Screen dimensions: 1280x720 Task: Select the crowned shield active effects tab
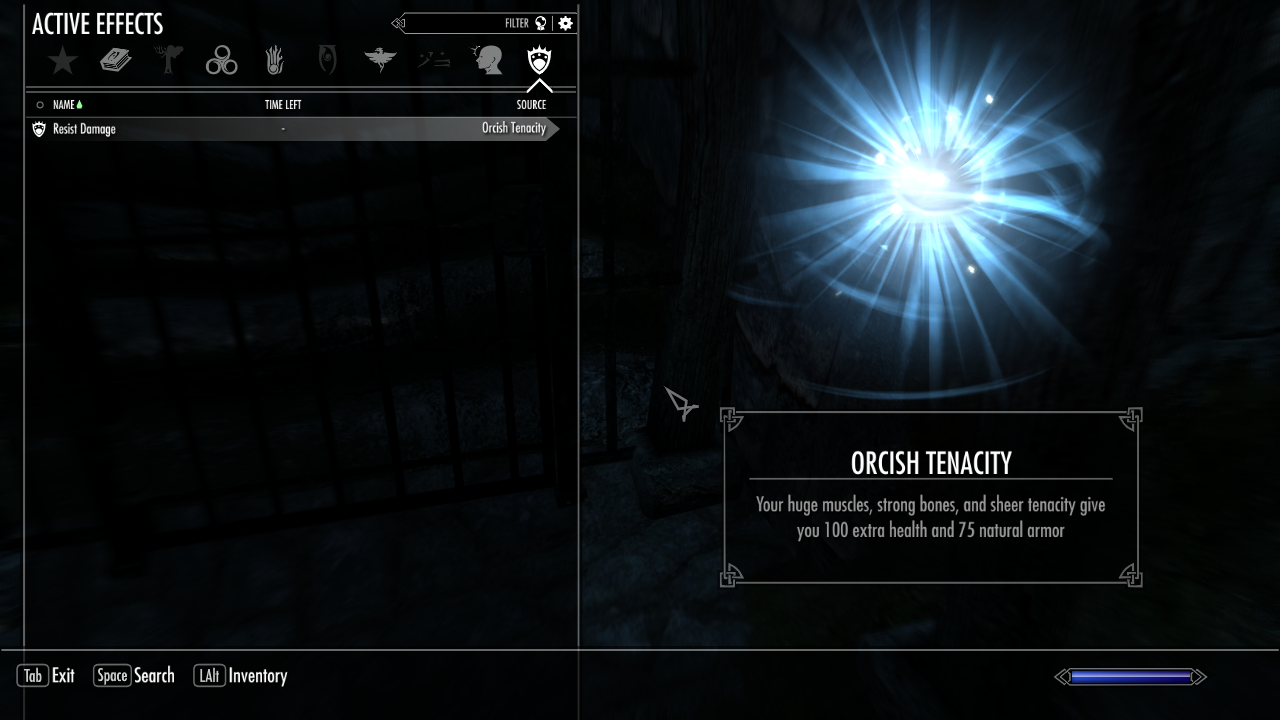(x=540, y=61)
